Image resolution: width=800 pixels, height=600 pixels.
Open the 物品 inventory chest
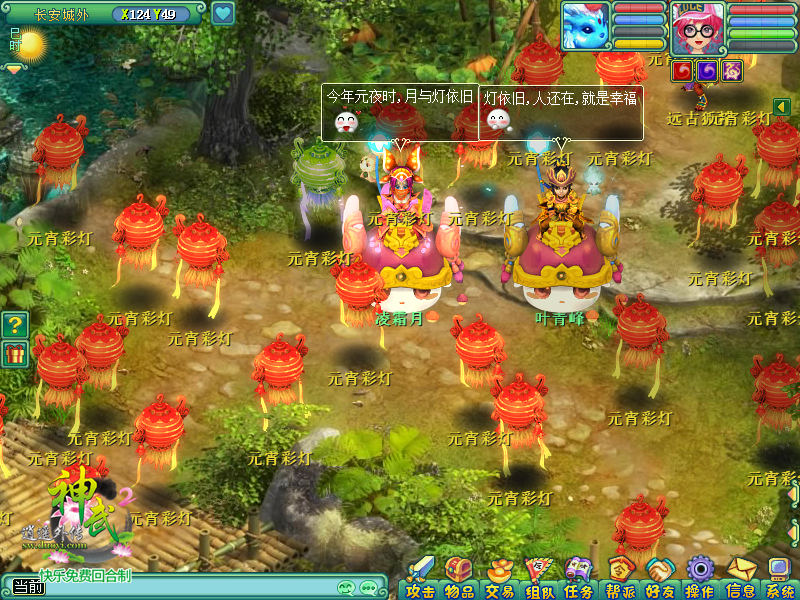pos(459,576)
